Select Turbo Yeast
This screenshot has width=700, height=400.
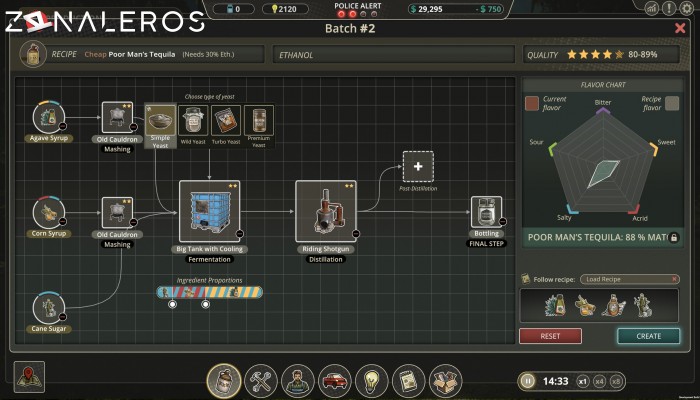click(x=226, y=122)
